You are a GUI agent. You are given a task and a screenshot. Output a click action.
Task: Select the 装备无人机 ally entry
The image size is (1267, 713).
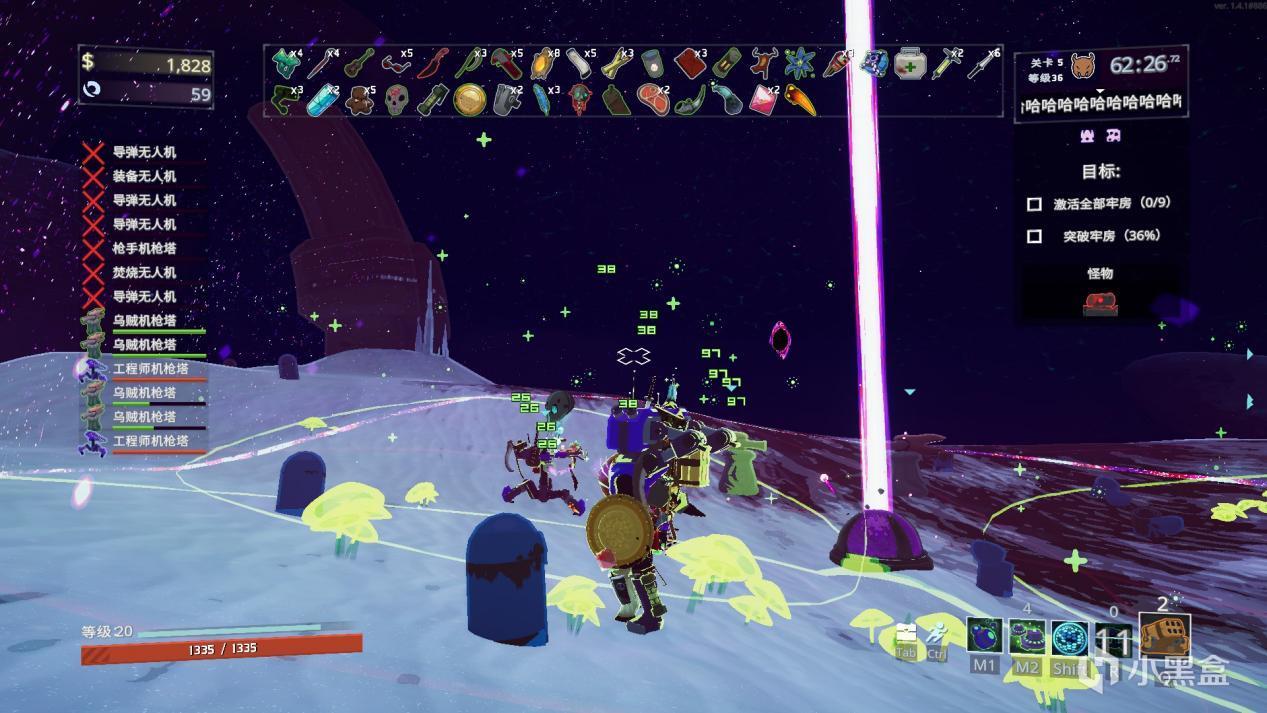(144, 176)
